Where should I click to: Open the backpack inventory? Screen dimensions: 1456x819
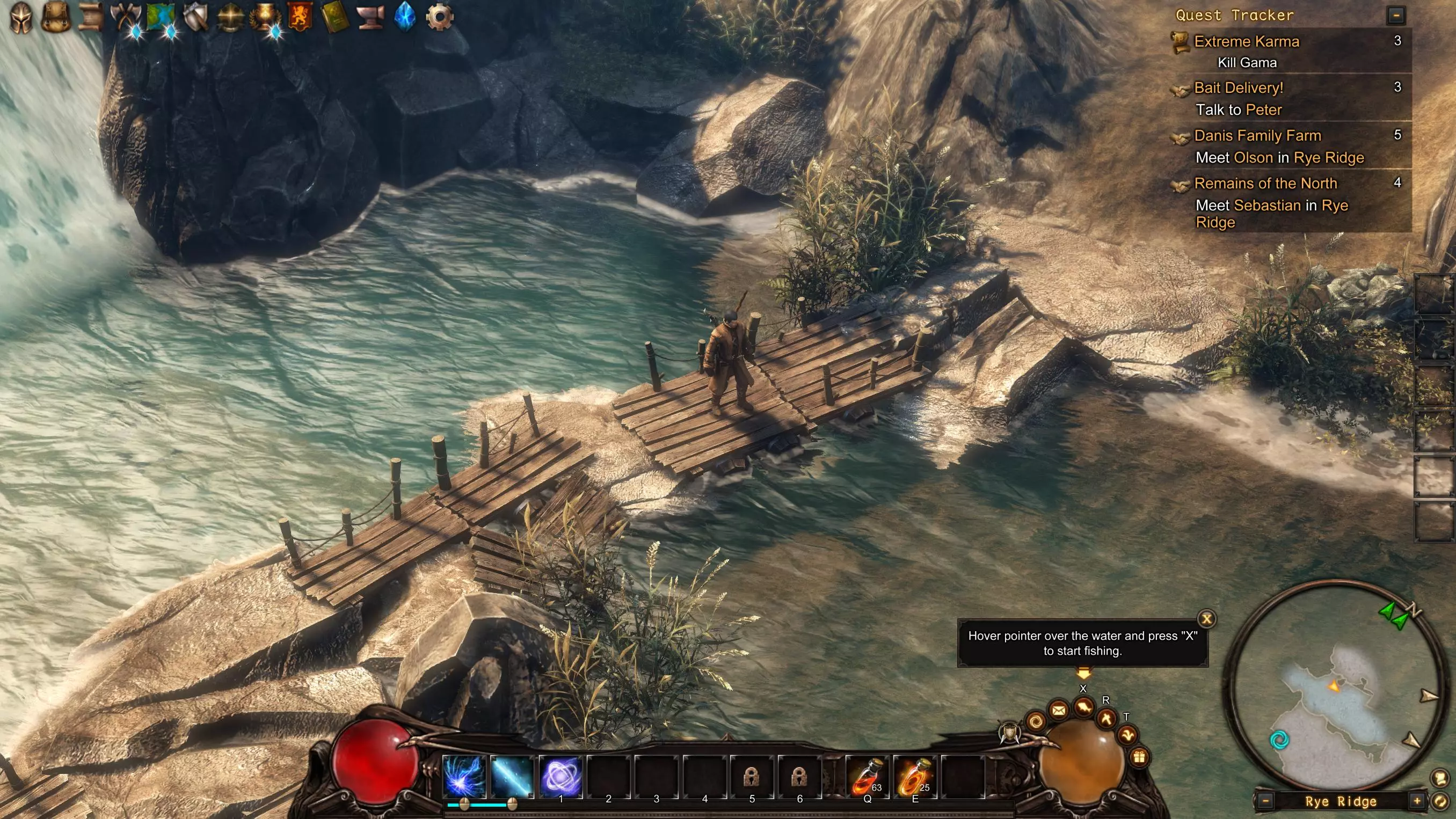coord(55,17)
